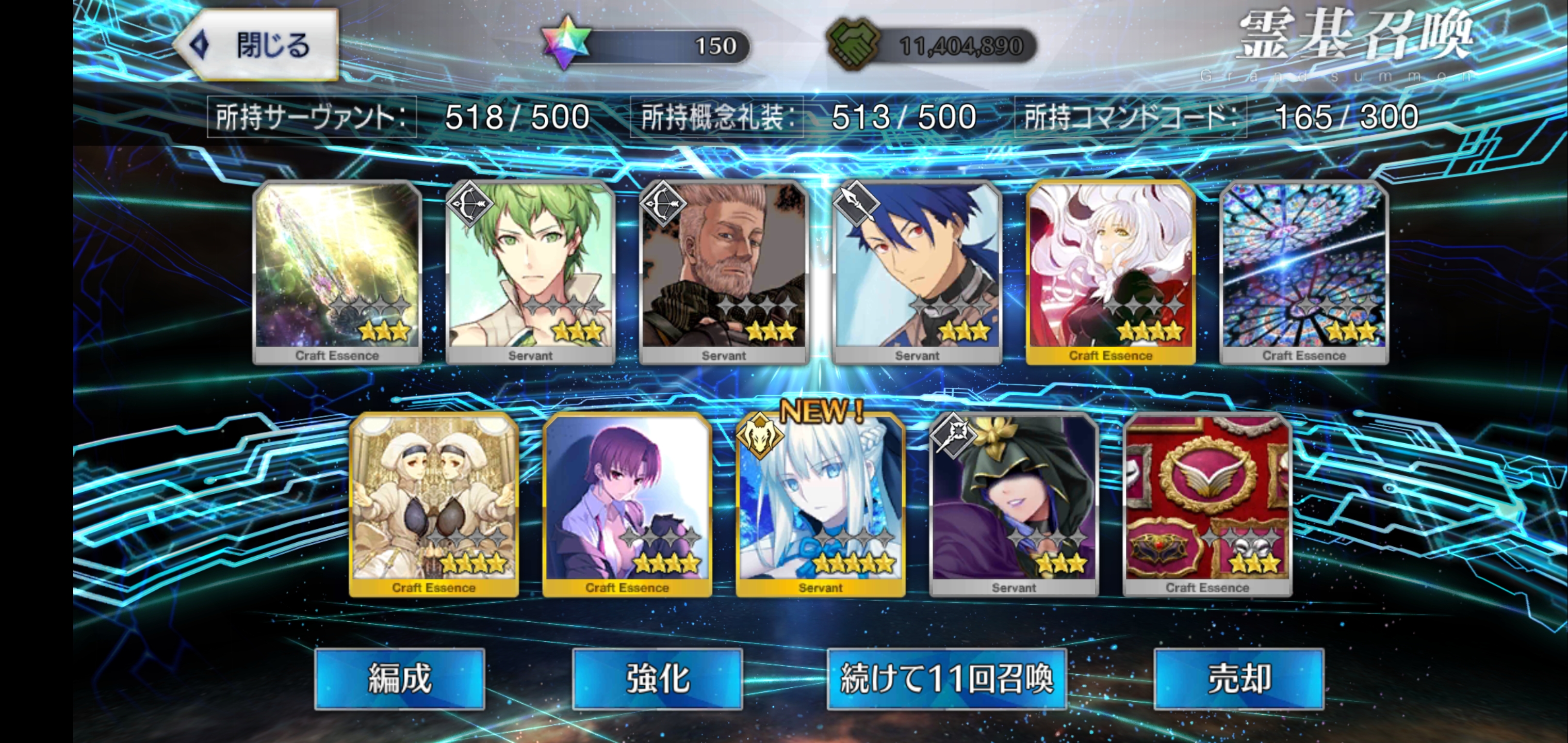The width and height of the screenshot is (1568, 743).
Task: Go to the 強化 enhancement screen
Action: (x=658, y=679)
